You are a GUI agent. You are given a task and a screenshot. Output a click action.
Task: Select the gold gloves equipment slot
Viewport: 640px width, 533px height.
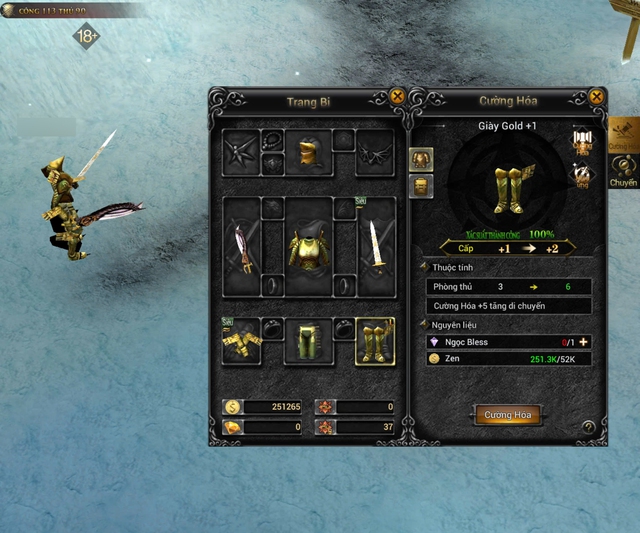[241, 342]
